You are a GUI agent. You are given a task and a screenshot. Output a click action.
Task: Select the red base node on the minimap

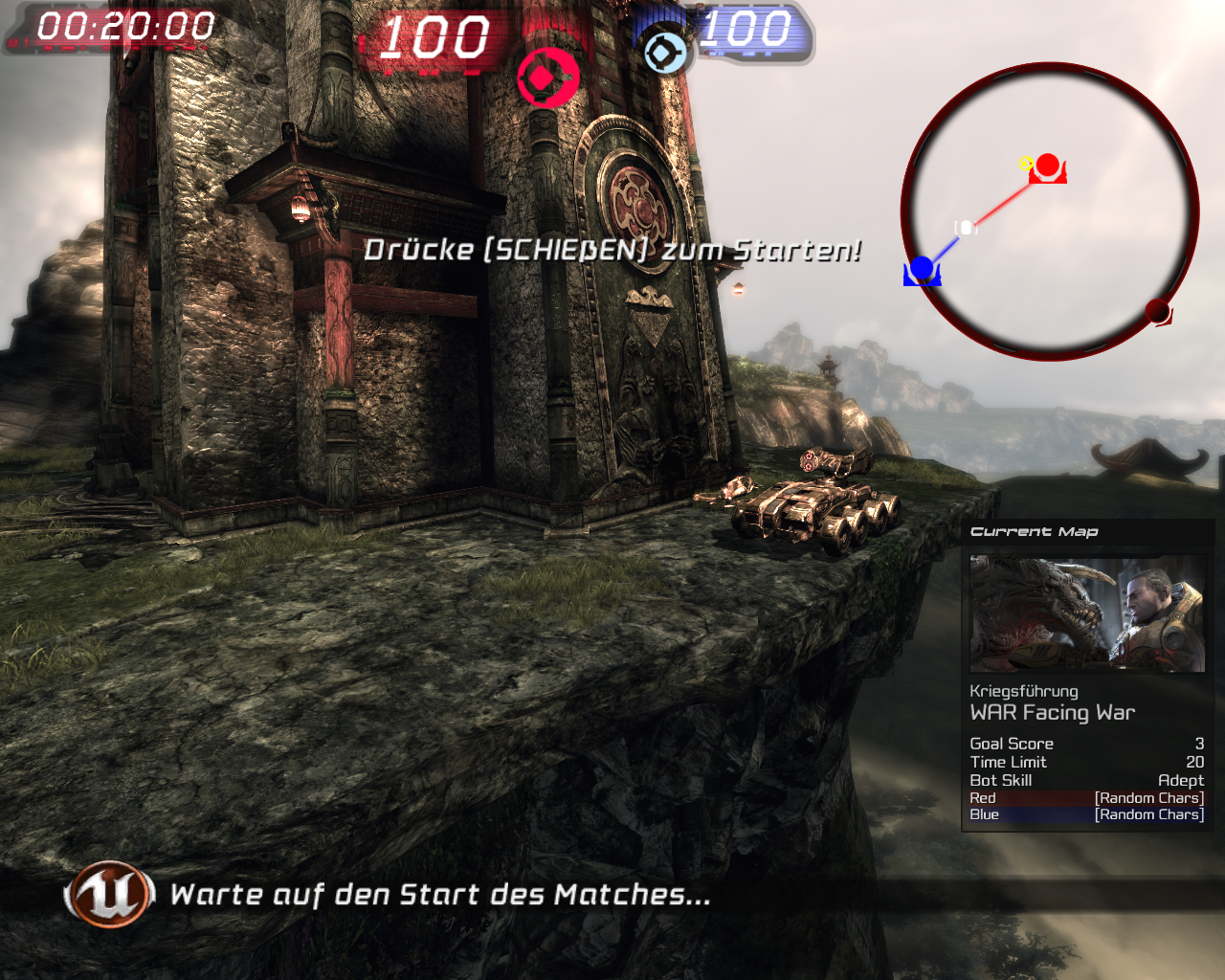(x=1046, y=165)
